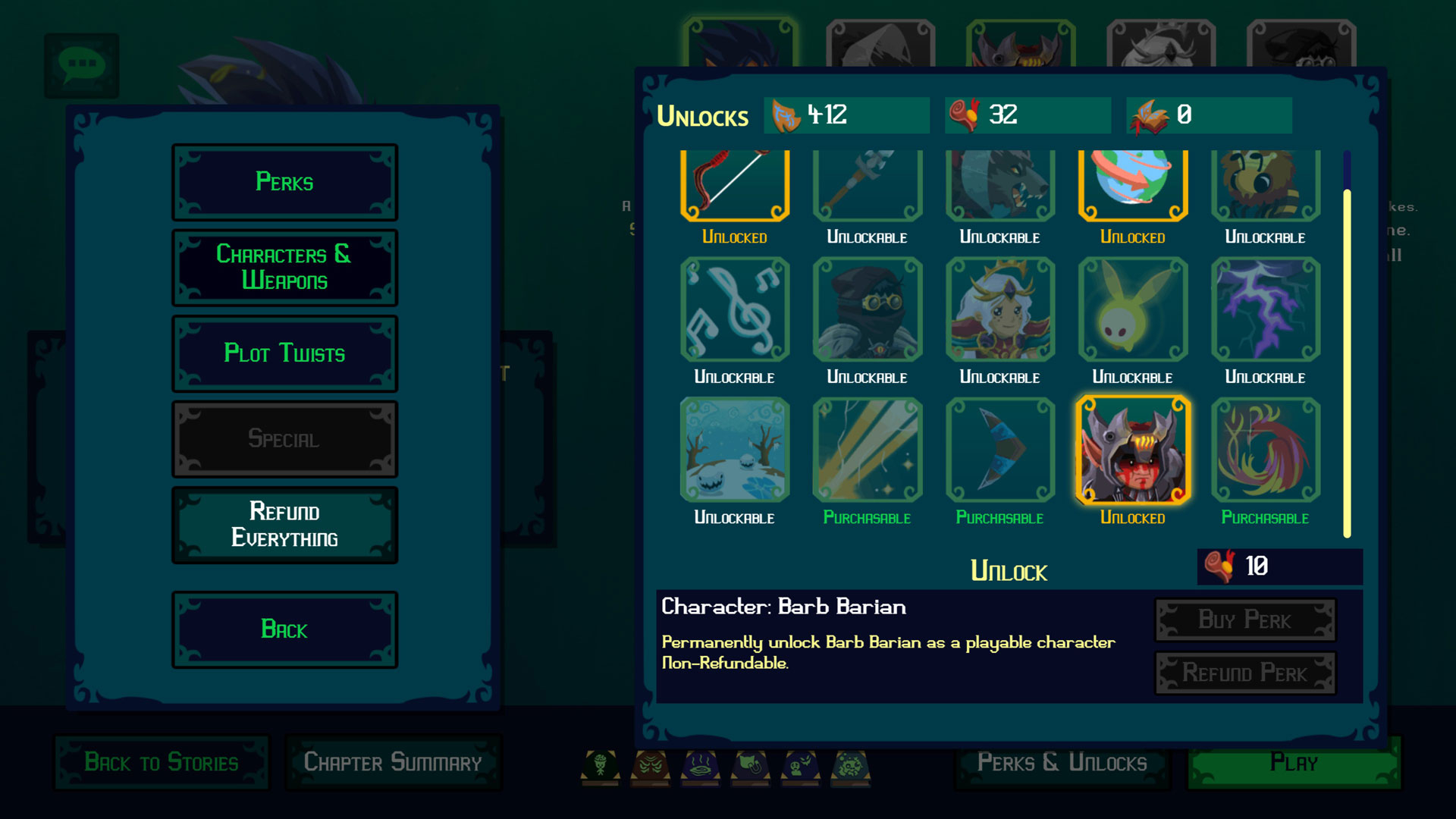1456x819 pixels.
Task: Choose the purchasable swirling phoenix tile
Action: pos(1265,450)
